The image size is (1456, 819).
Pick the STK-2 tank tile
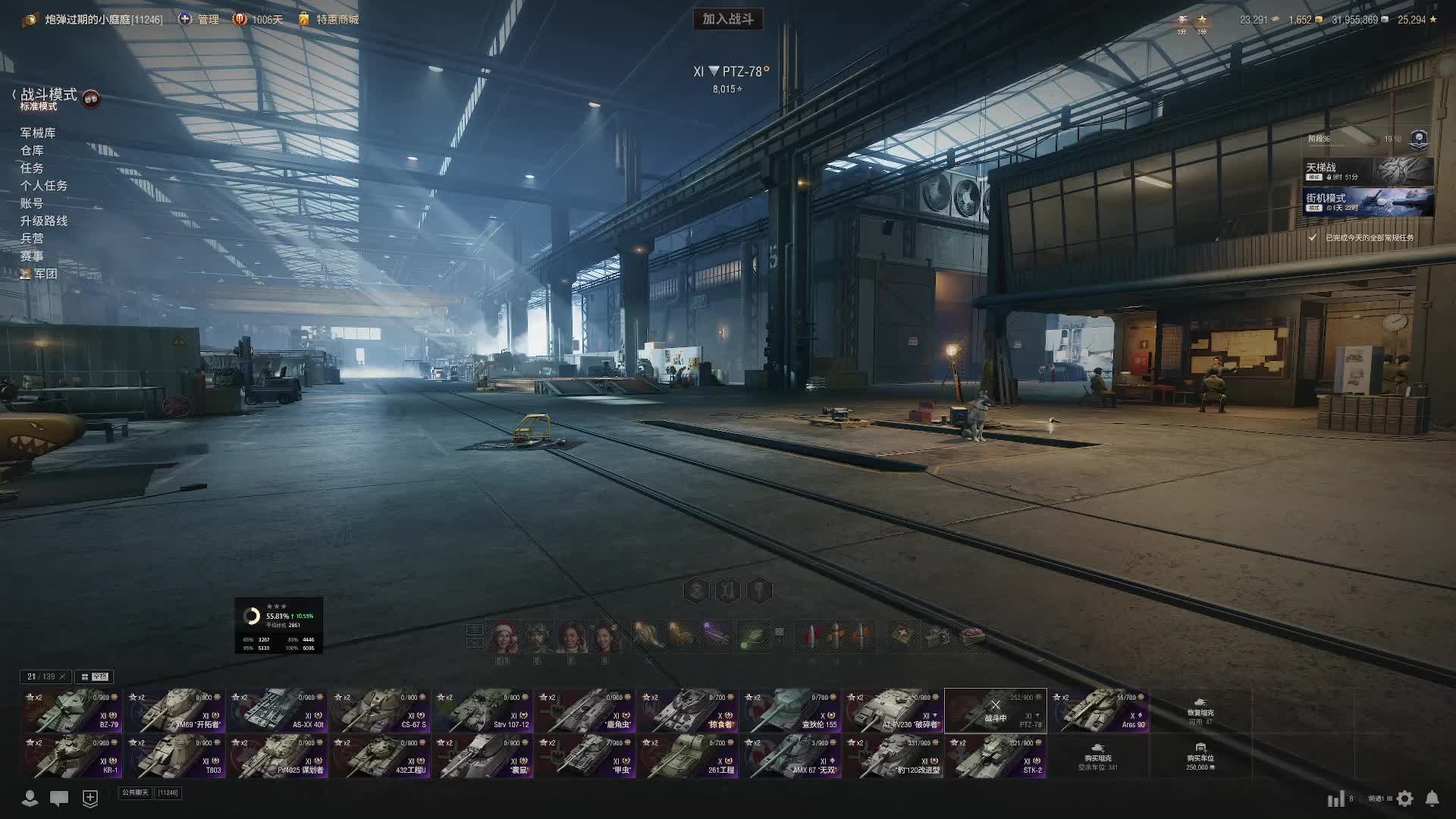(x=995, y=756)
